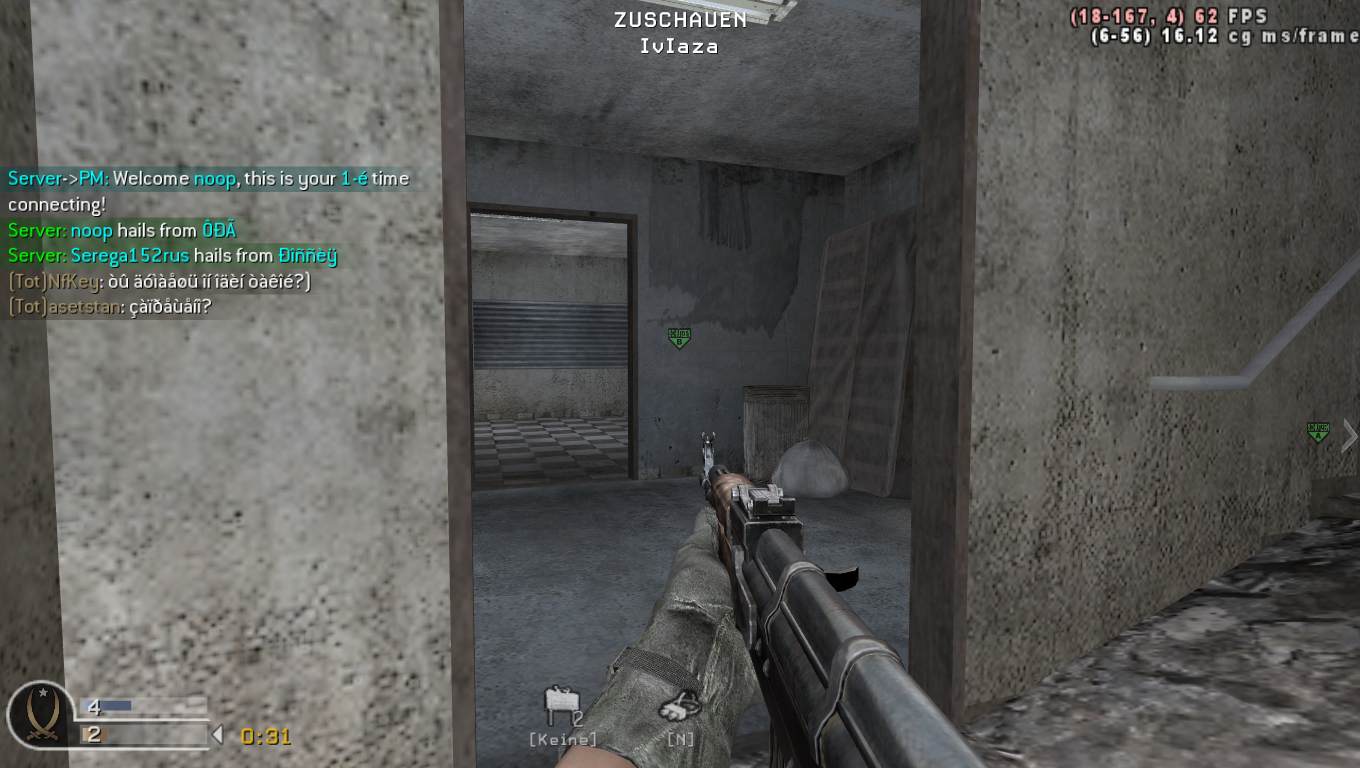Select spectated player name IvIaza
This screenshot has width=1360, height=768.
[x=678, y=45]
